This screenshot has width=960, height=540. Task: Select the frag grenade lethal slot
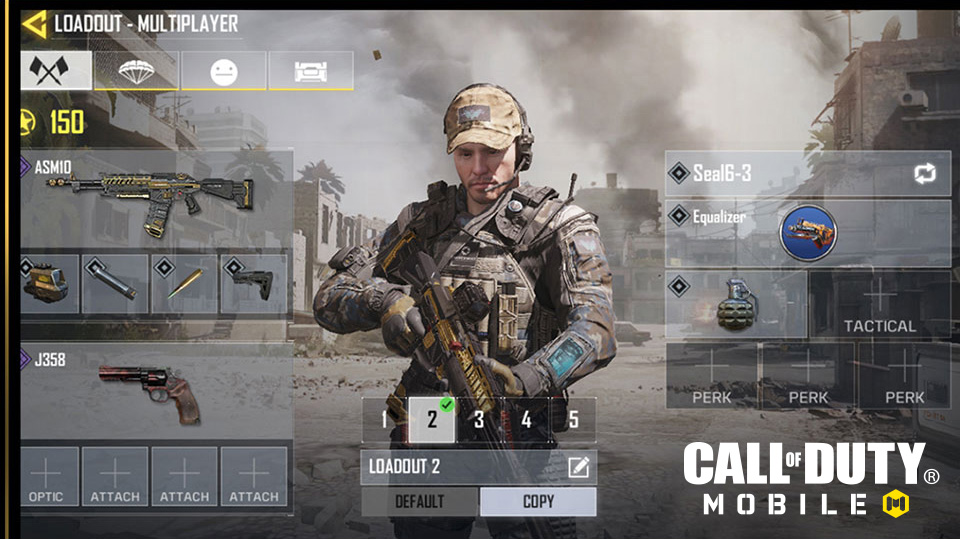point(734,304)
